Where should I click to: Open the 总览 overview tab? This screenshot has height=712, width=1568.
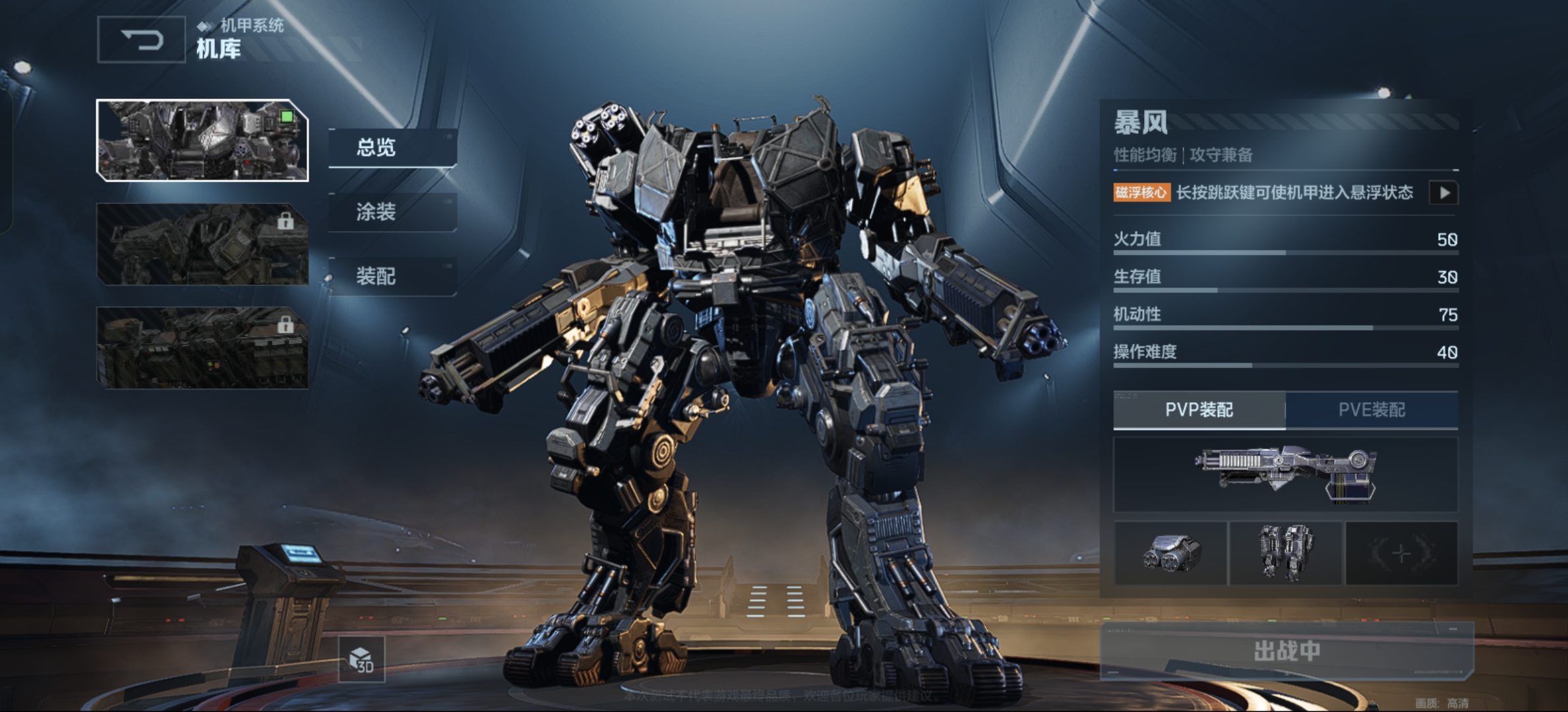[392, 147]
